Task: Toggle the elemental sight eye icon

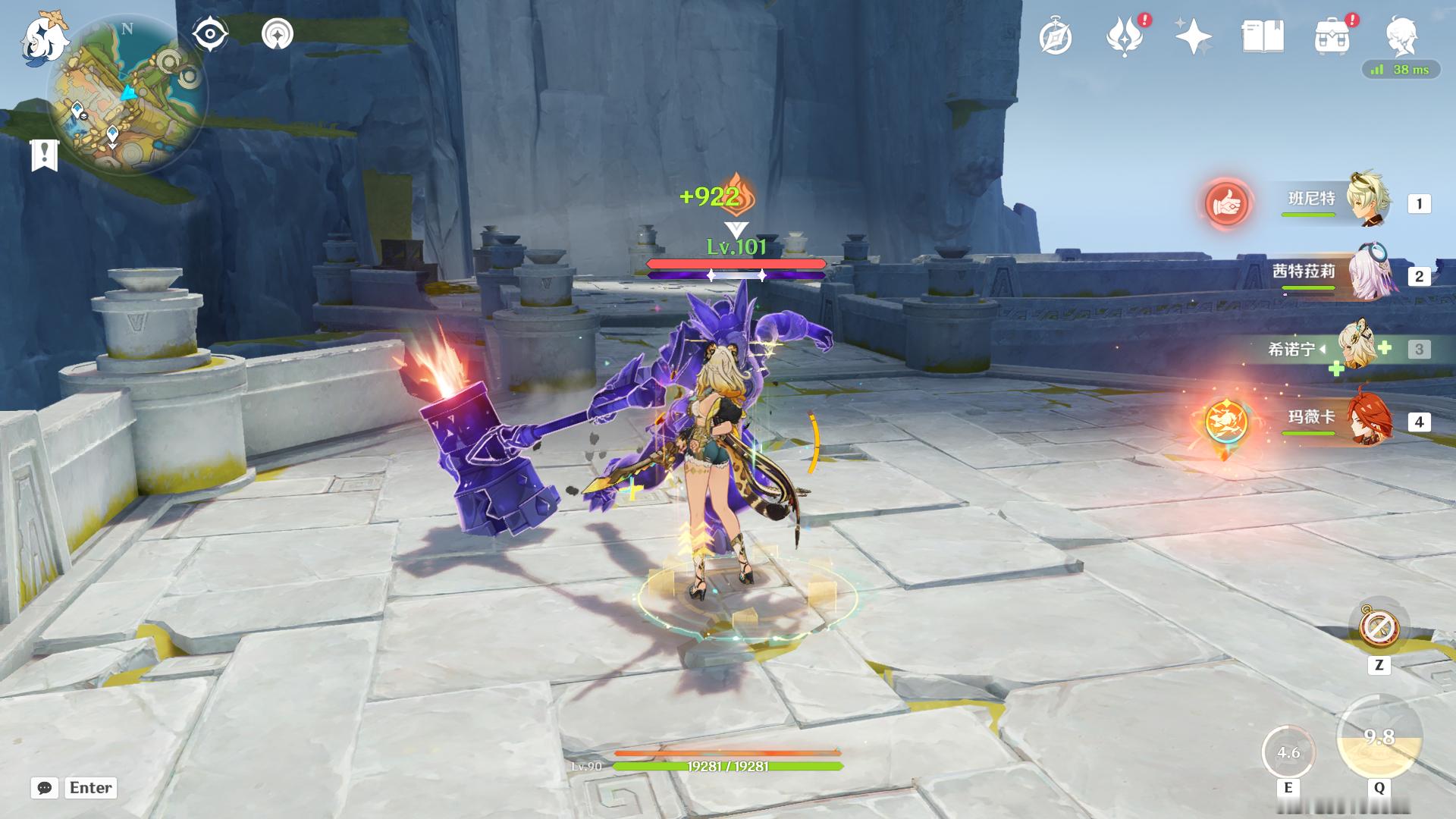Action: coord(209,35)
